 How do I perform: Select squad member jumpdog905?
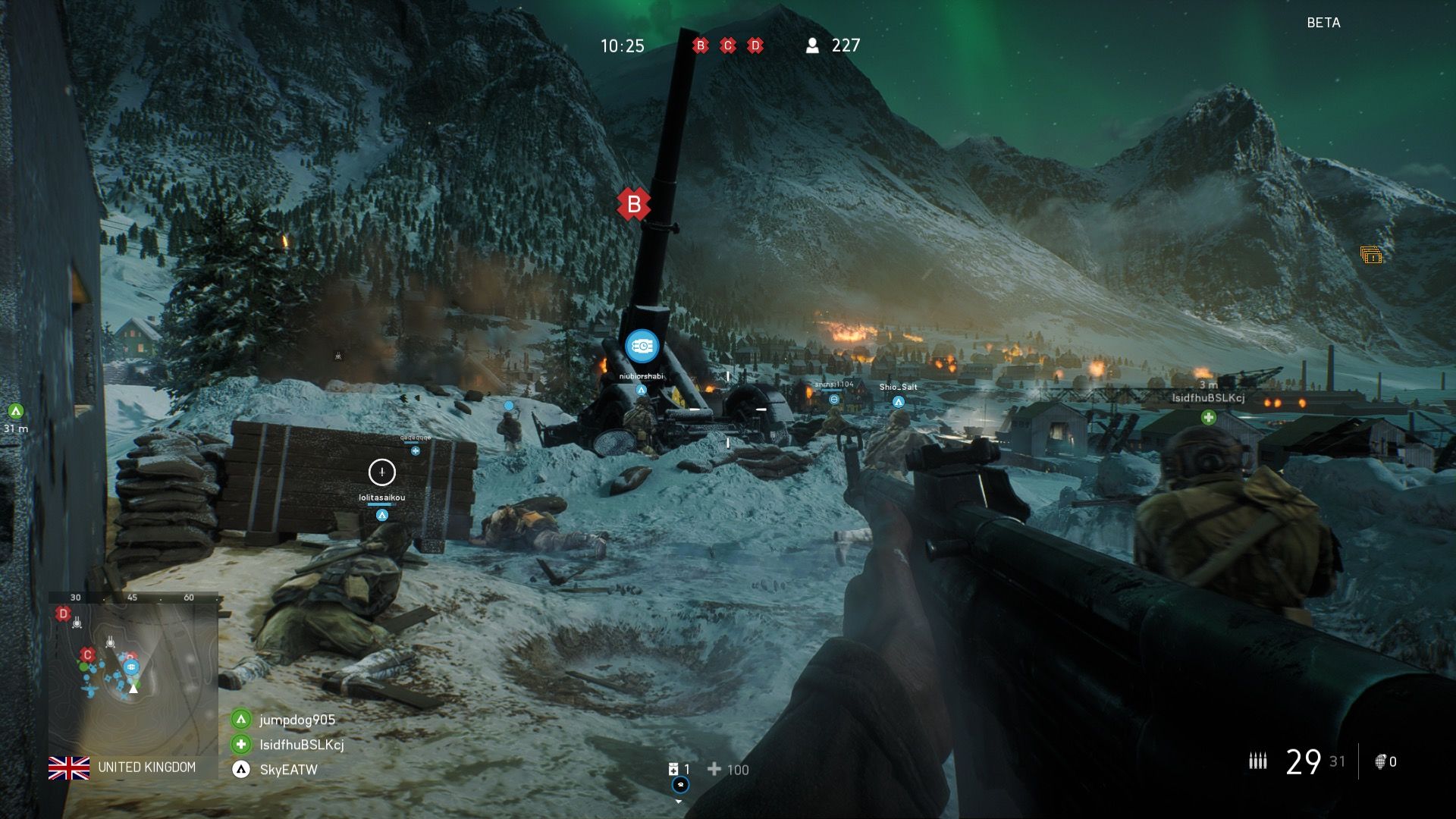click(297, 720)
